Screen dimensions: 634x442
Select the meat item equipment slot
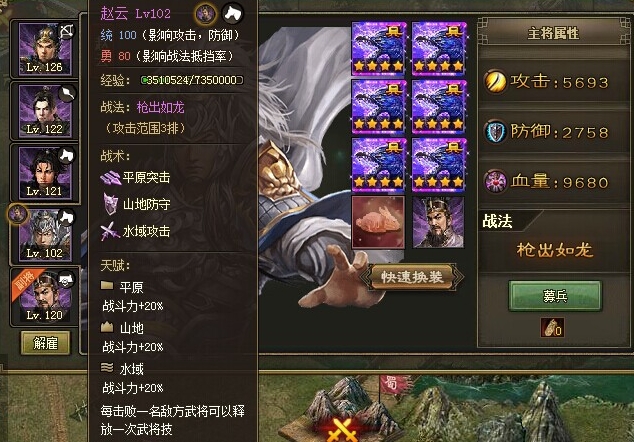378,222
